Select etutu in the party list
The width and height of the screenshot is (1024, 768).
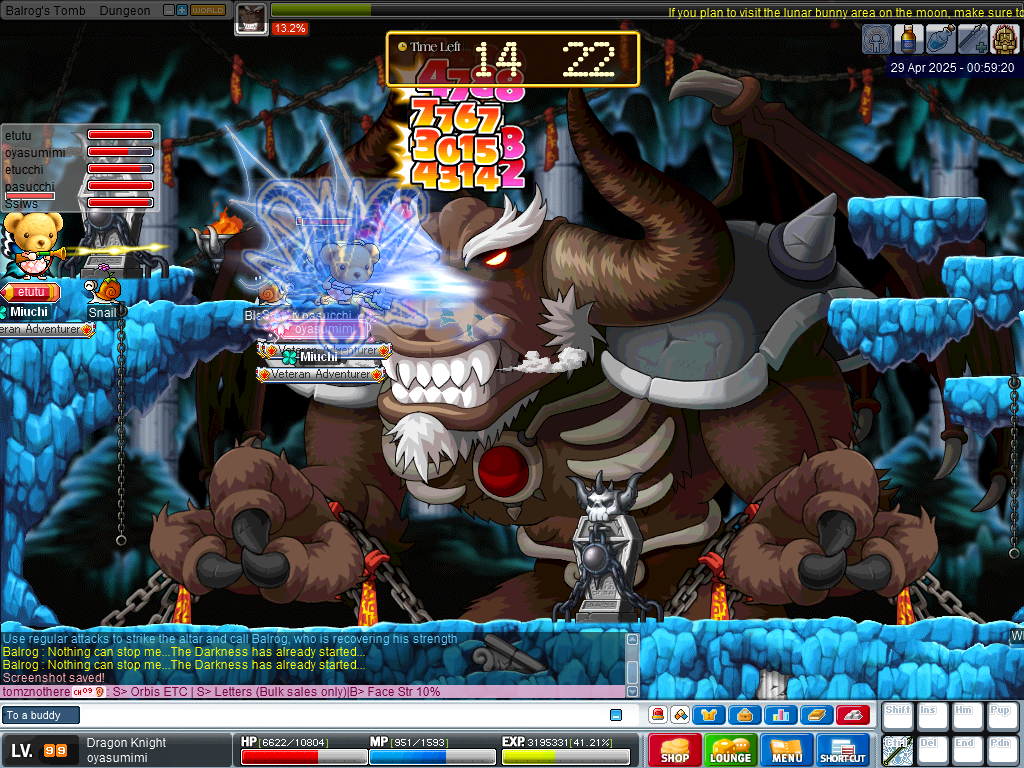coord(18,134)
